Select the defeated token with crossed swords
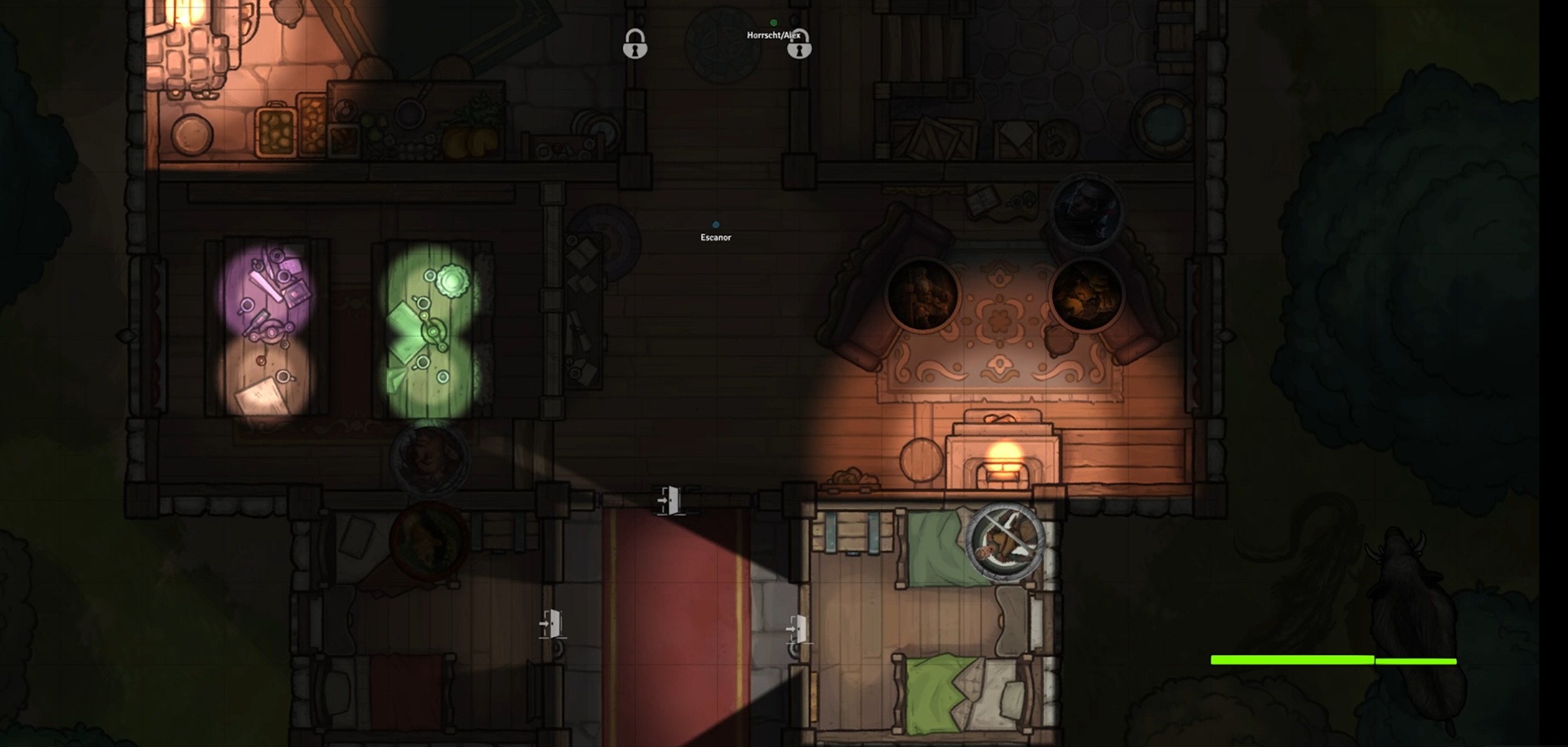The image size is (1568, 747). (x=1005, y=541)
